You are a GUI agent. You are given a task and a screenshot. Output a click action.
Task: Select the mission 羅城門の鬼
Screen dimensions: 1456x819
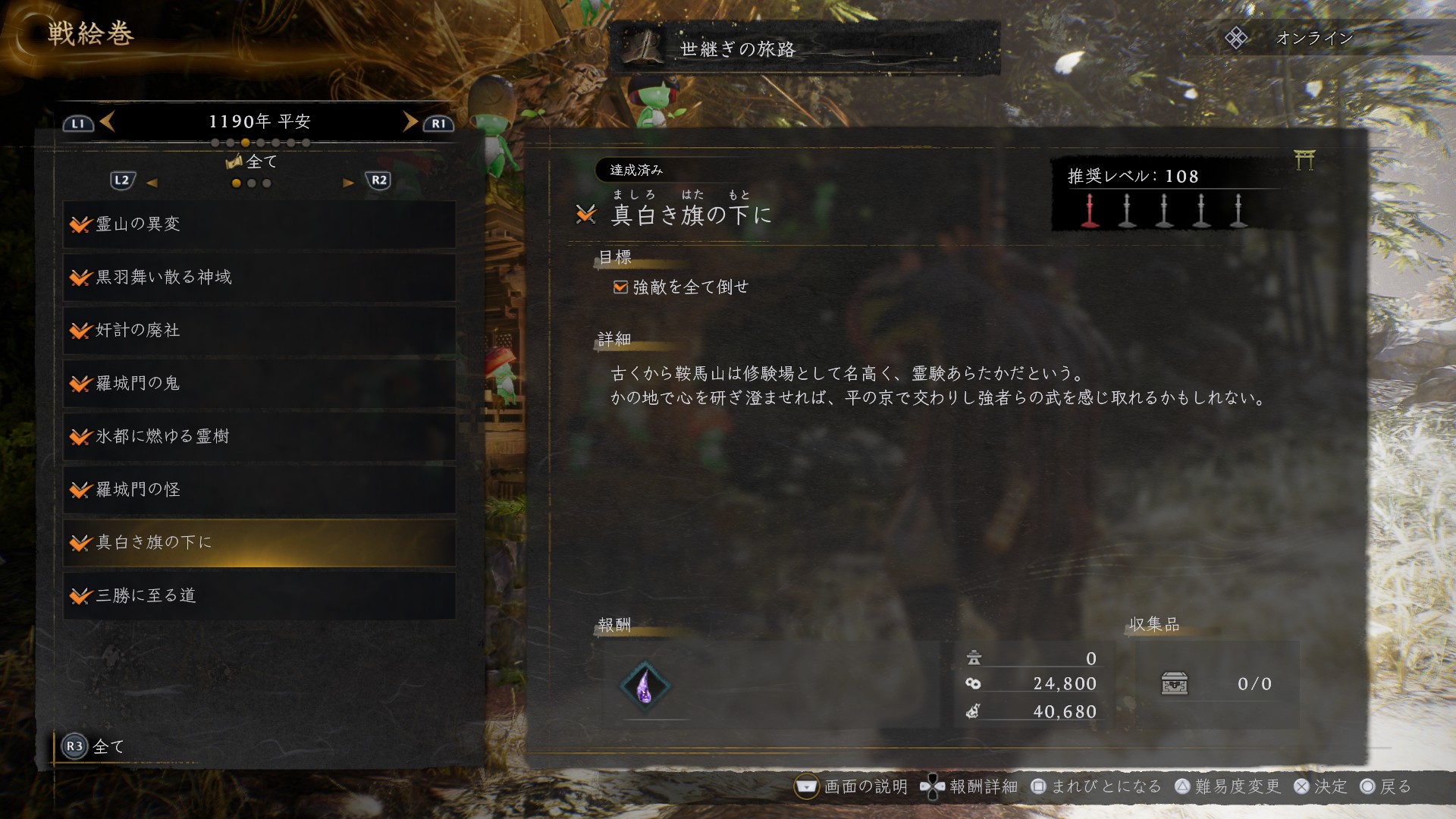259,384
